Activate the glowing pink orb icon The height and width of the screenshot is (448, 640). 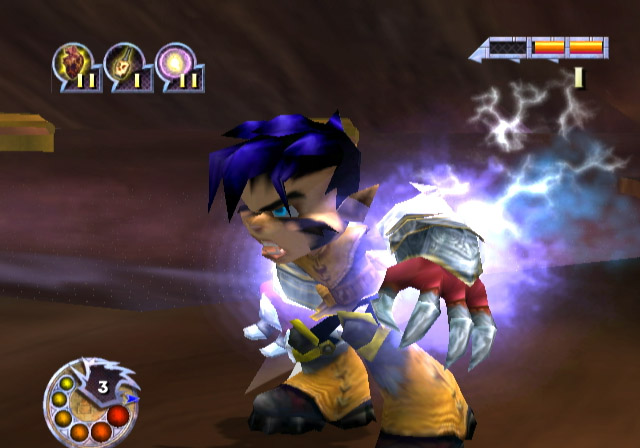pyautogui.click(x=176, y=65)
